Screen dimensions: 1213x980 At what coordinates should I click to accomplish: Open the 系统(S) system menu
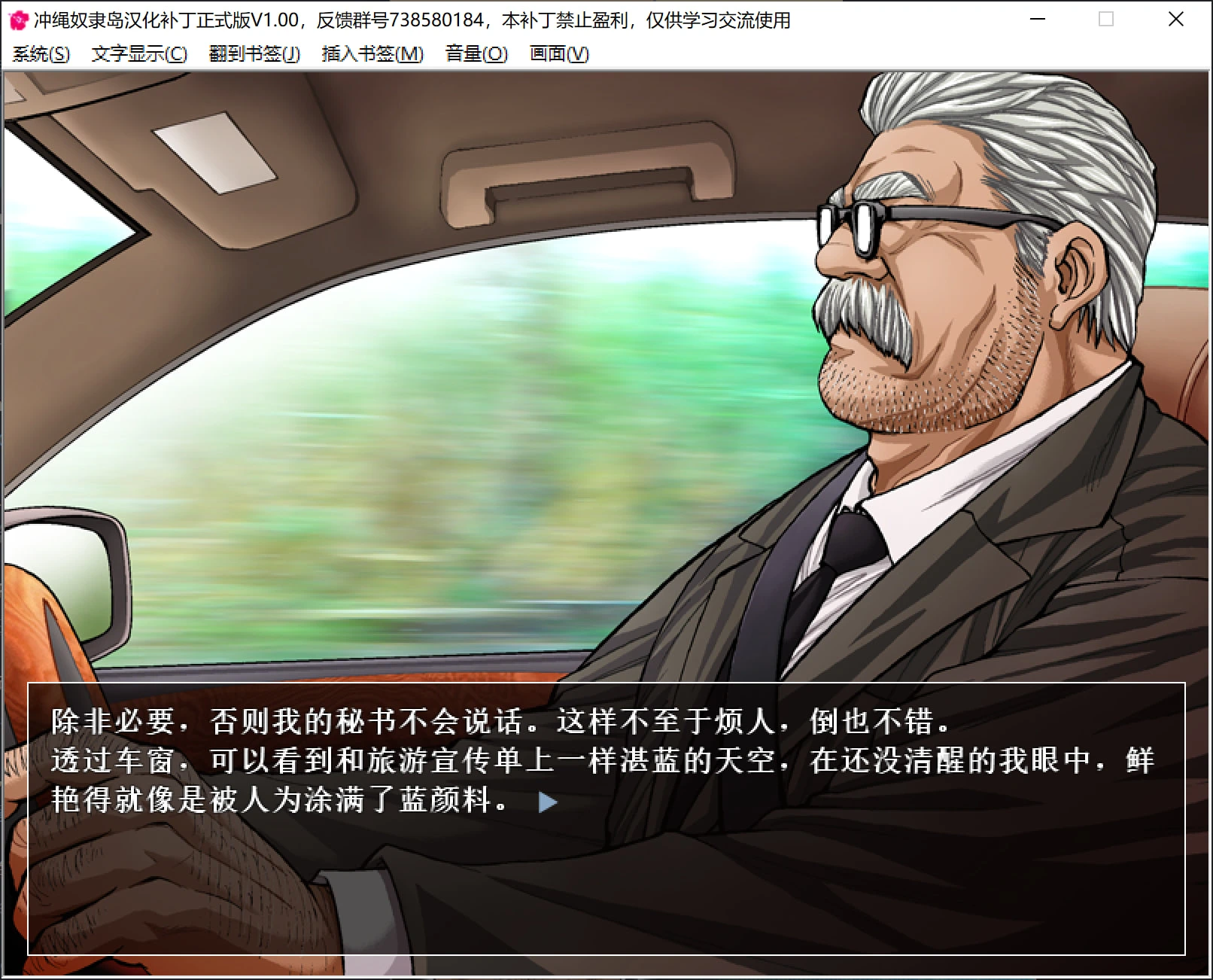[41, 53]
